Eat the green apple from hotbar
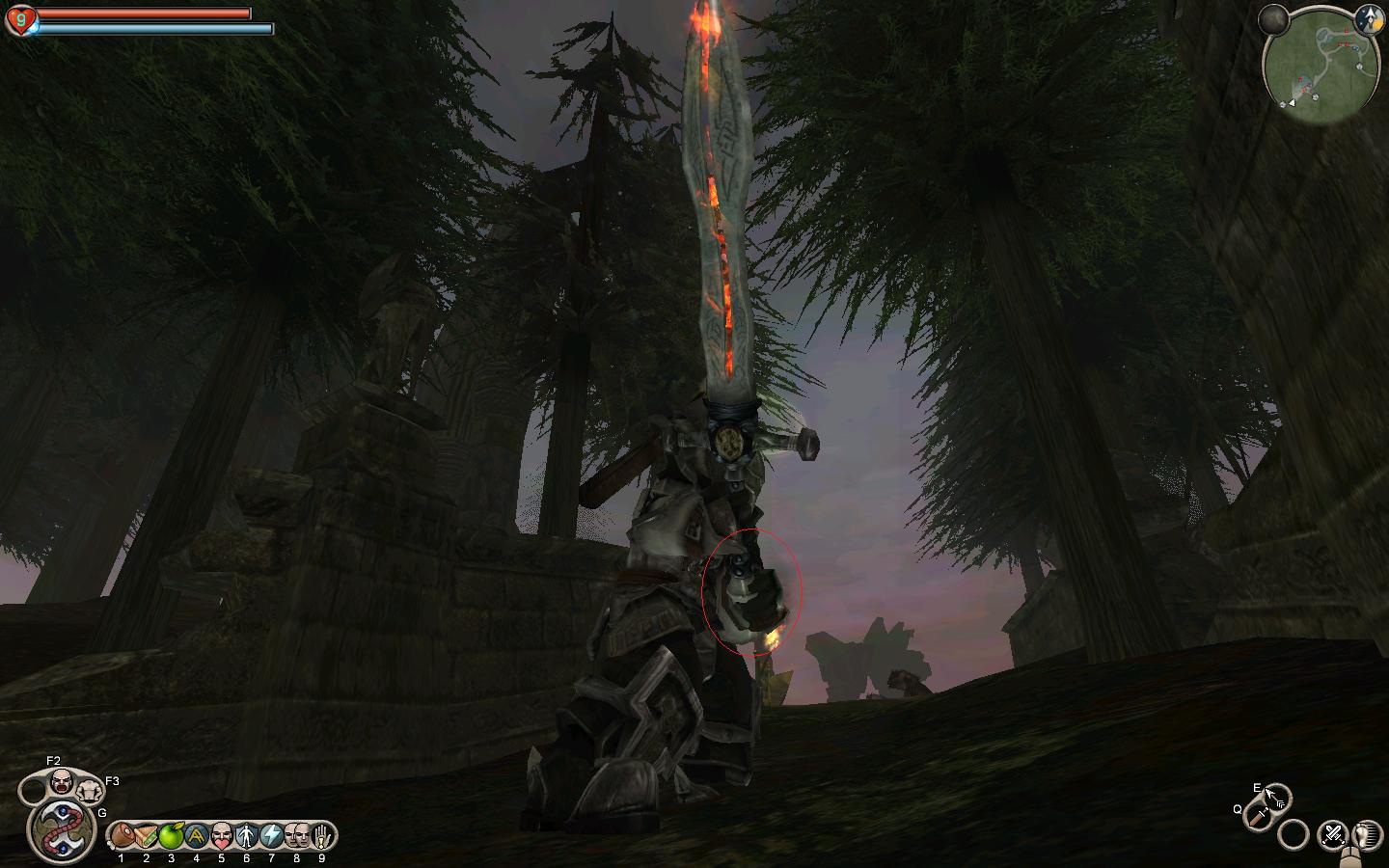Viewport: 1389px width, 868px height. point(172,835)
